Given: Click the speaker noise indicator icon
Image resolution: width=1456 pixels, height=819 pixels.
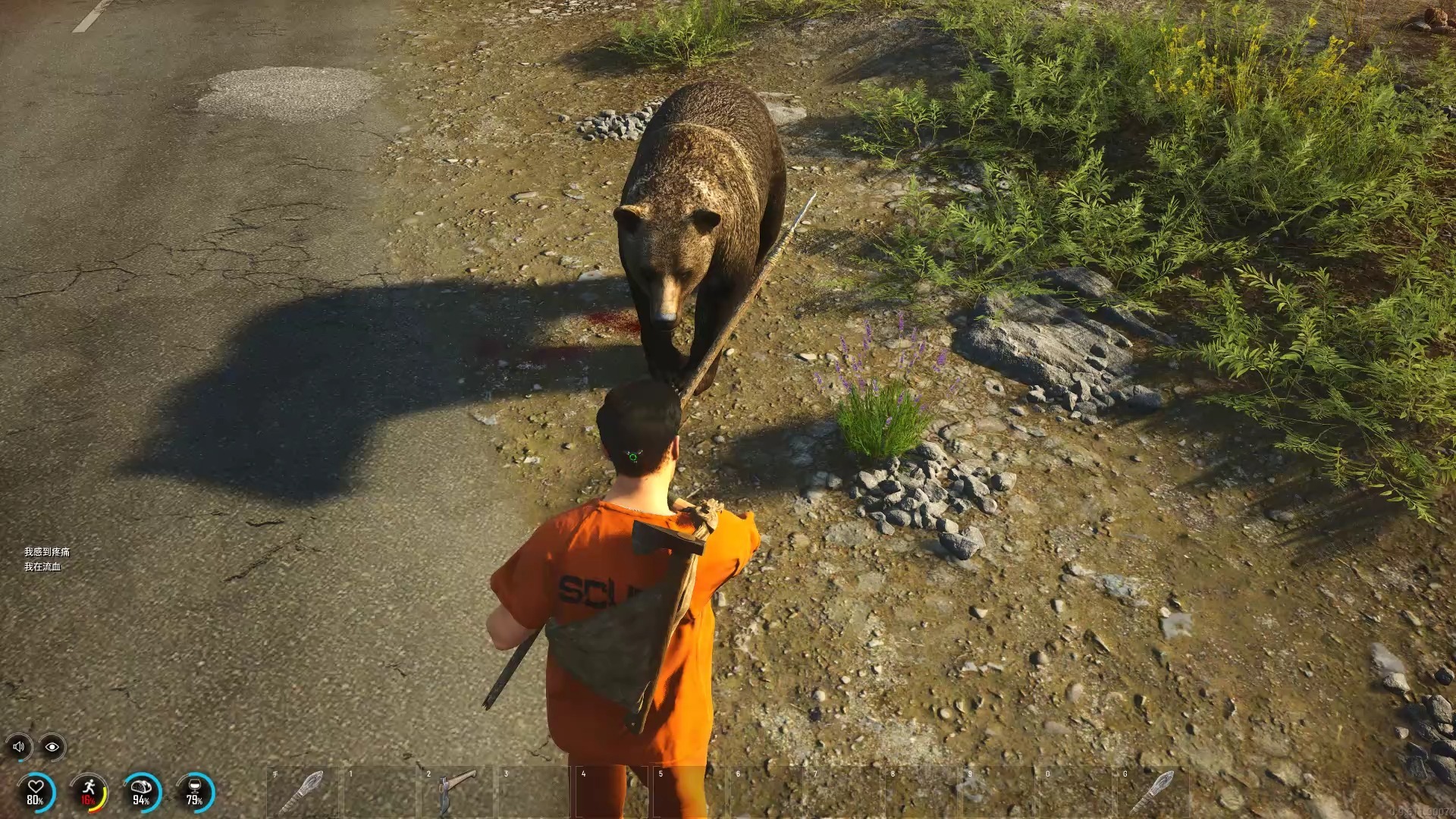Looking at the screenshot, I should click(x=19, y=747).
